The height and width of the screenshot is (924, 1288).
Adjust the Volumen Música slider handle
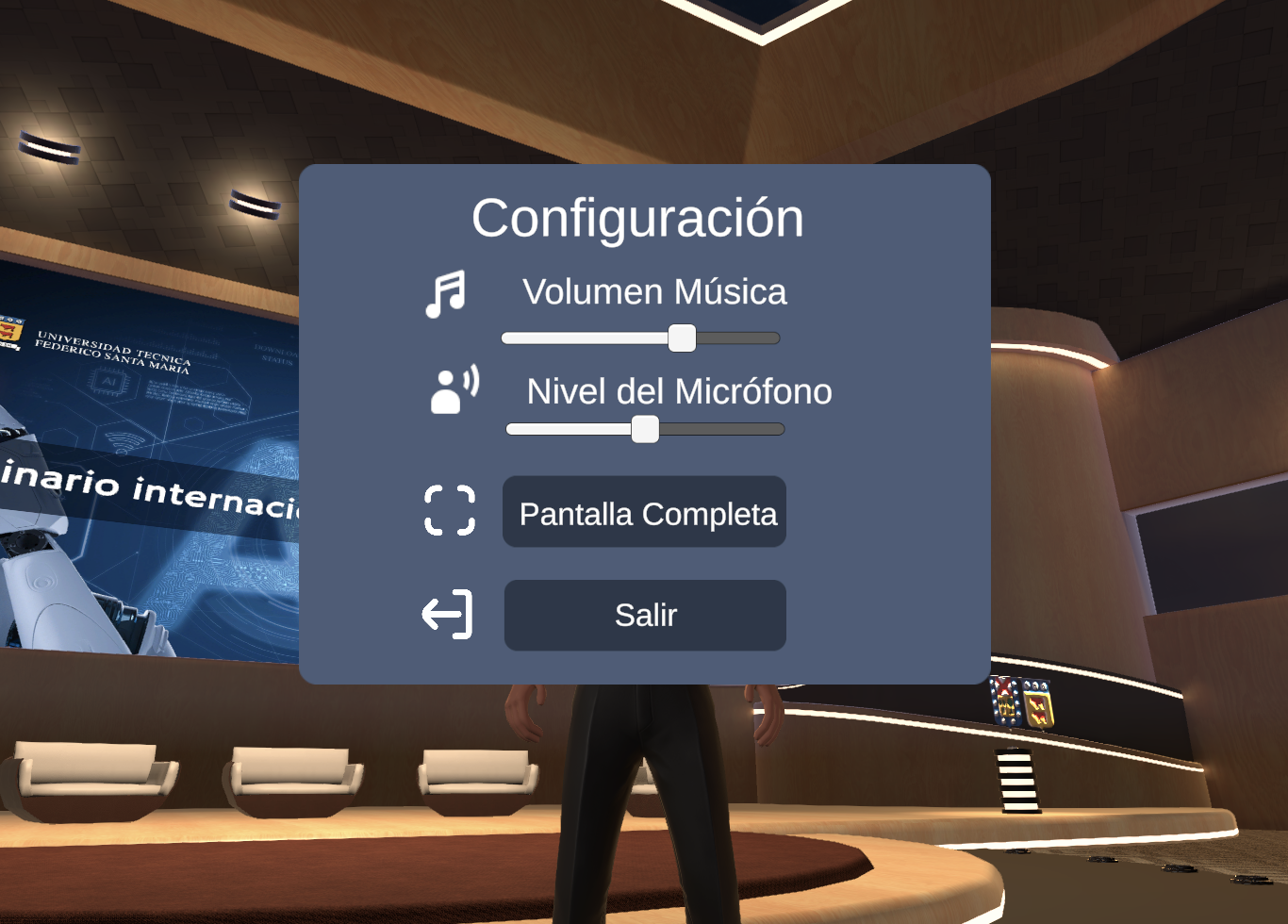(x=681, y=338)
